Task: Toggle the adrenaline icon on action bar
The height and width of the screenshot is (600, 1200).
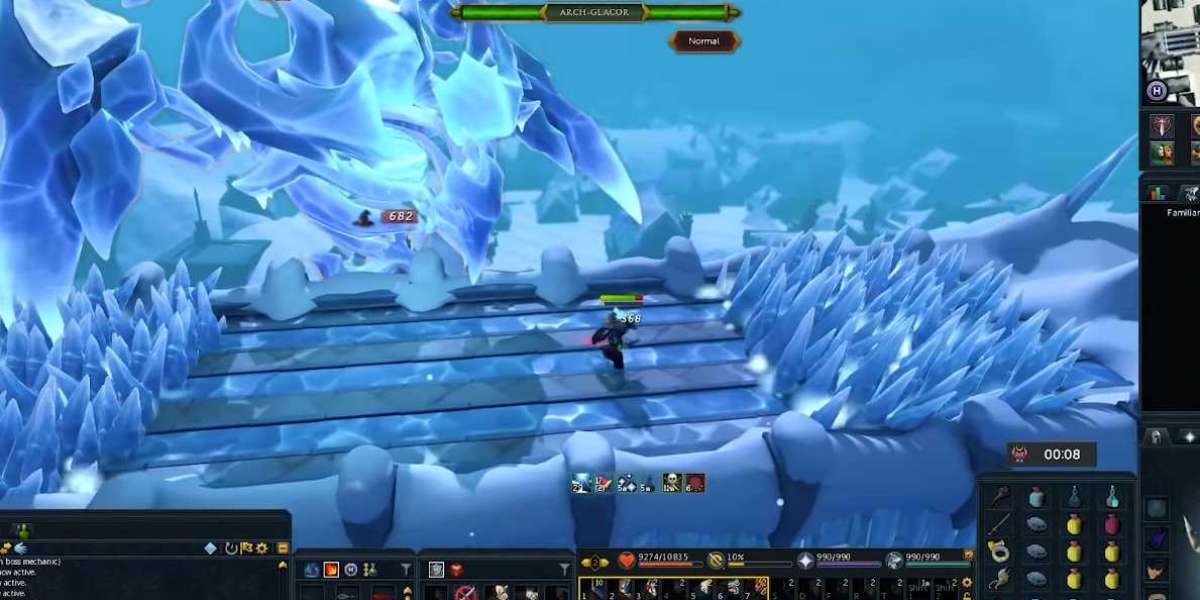Action: pos(716,561)
